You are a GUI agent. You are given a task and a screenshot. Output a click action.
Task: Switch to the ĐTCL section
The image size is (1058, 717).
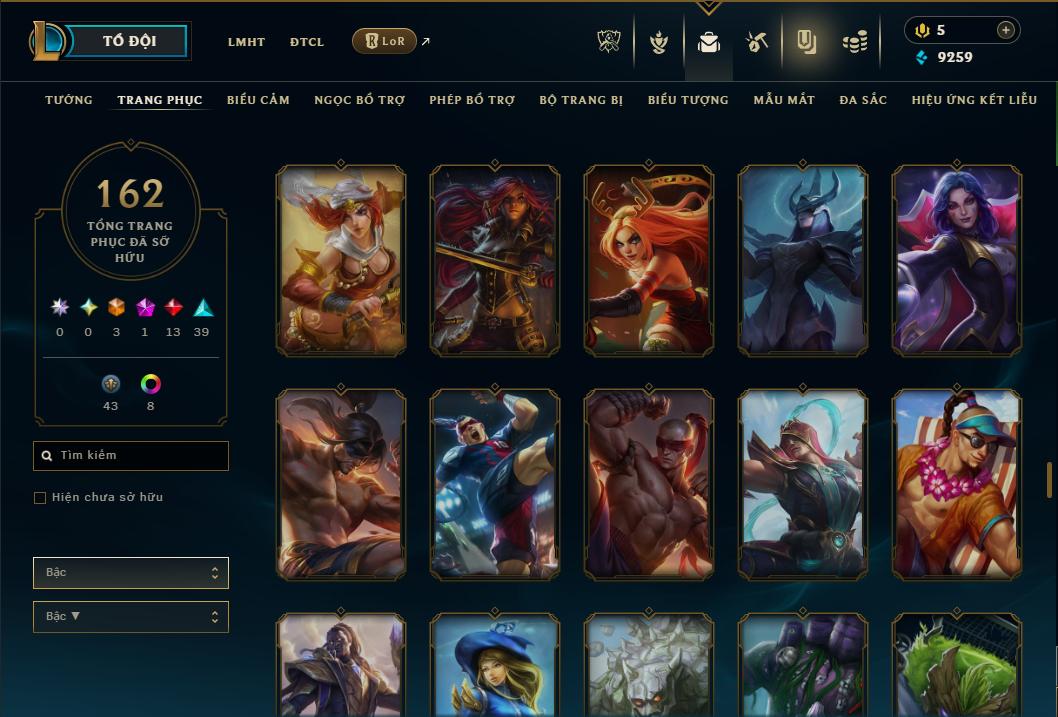pos(307,42)
